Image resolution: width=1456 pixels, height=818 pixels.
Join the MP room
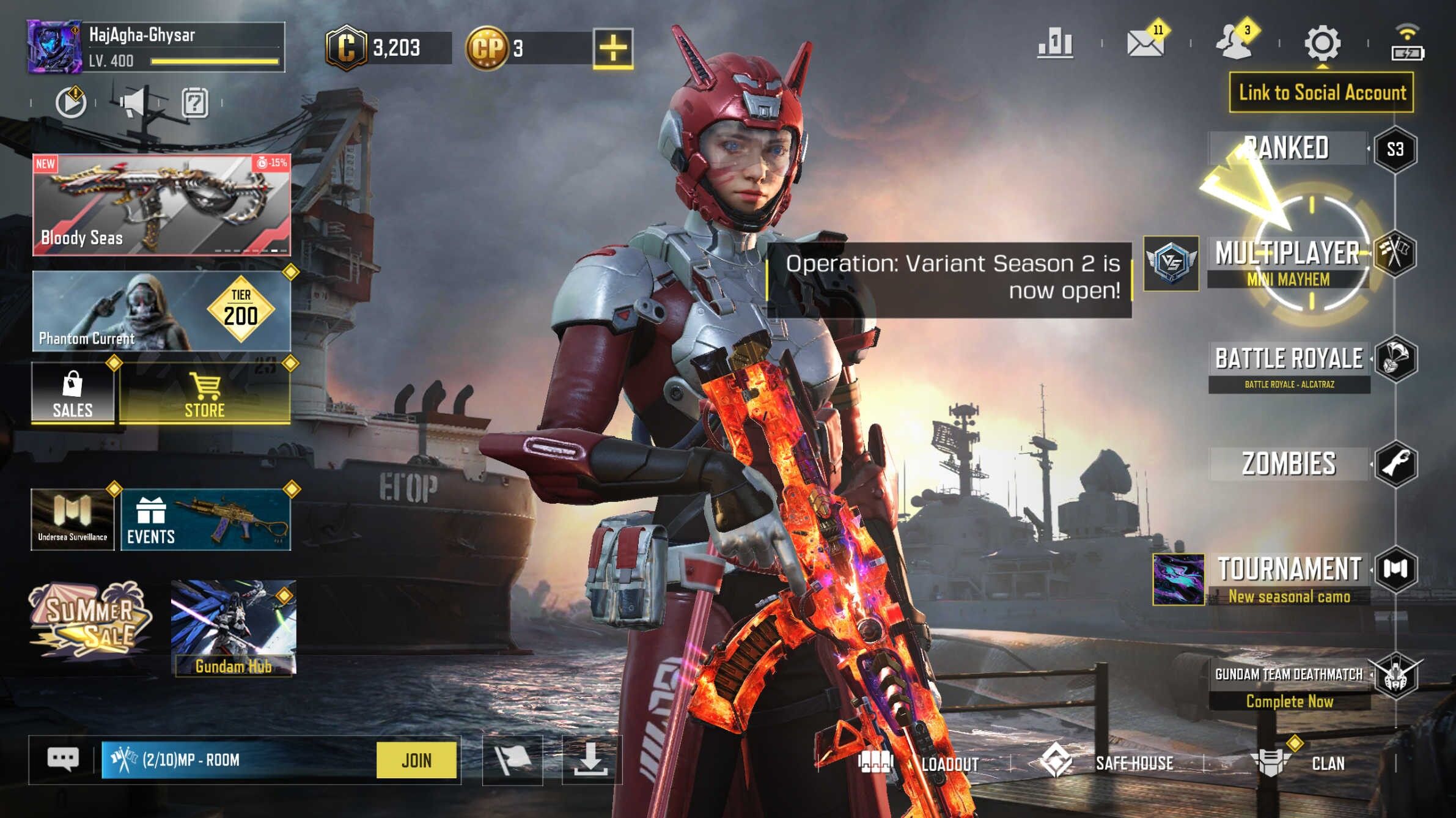[x=416, y=761]
